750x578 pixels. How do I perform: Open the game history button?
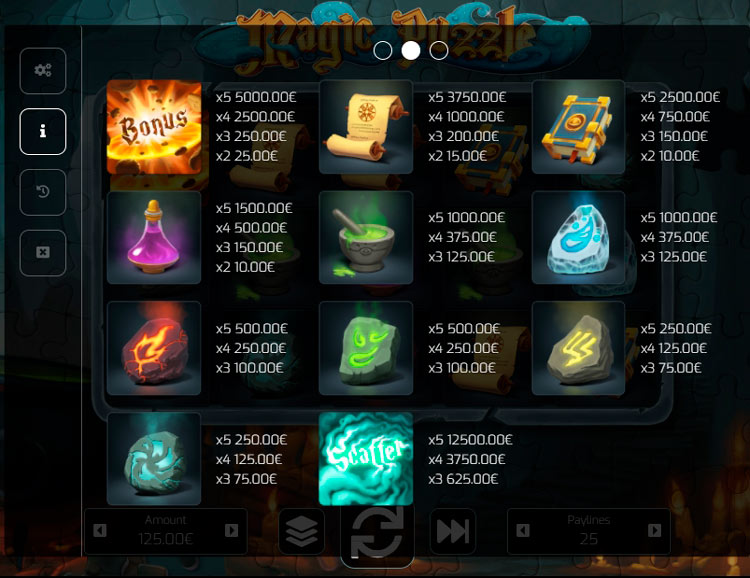[x=43, y=192]
